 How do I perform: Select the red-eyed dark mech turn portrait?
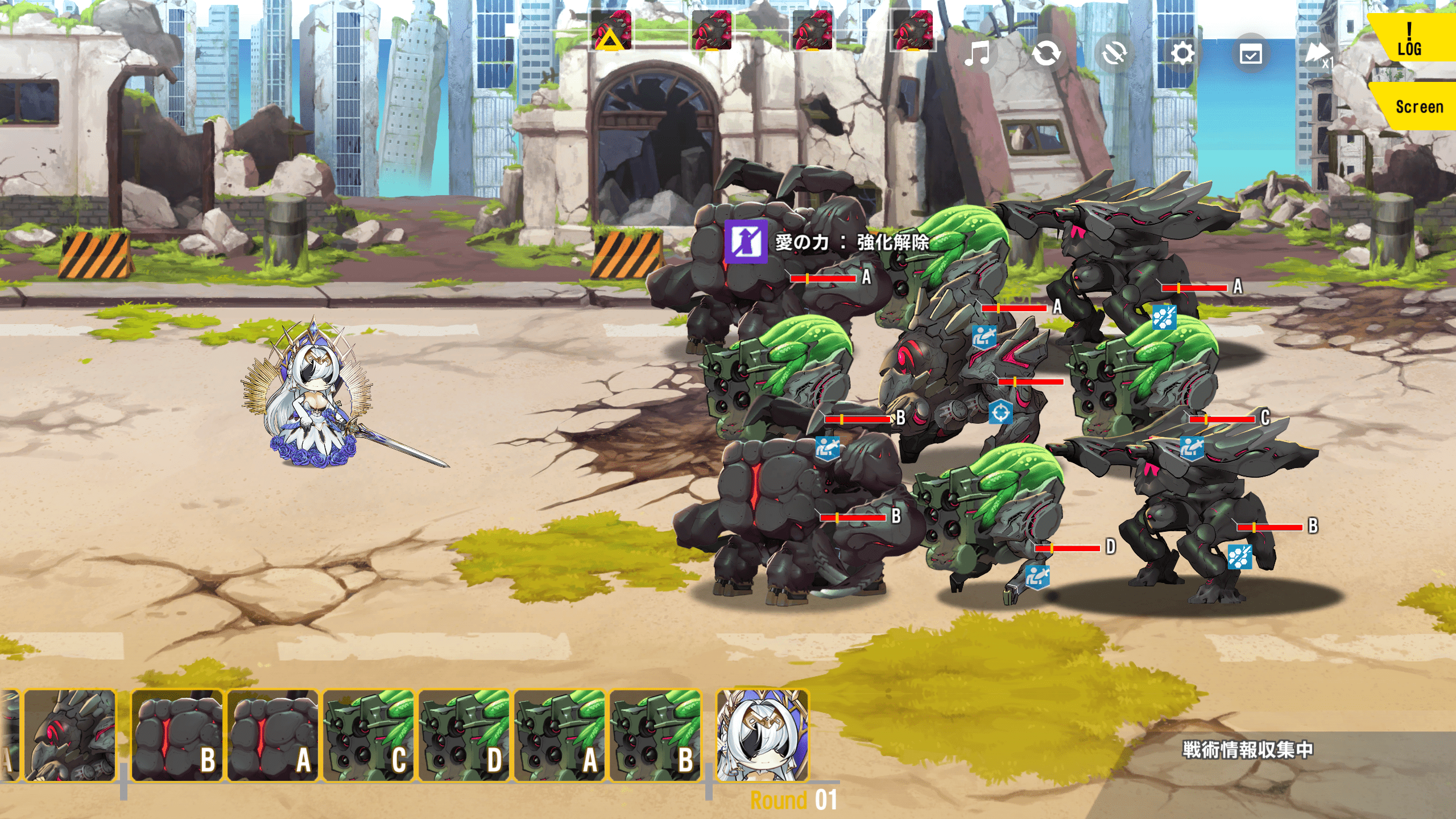point(69,735)
